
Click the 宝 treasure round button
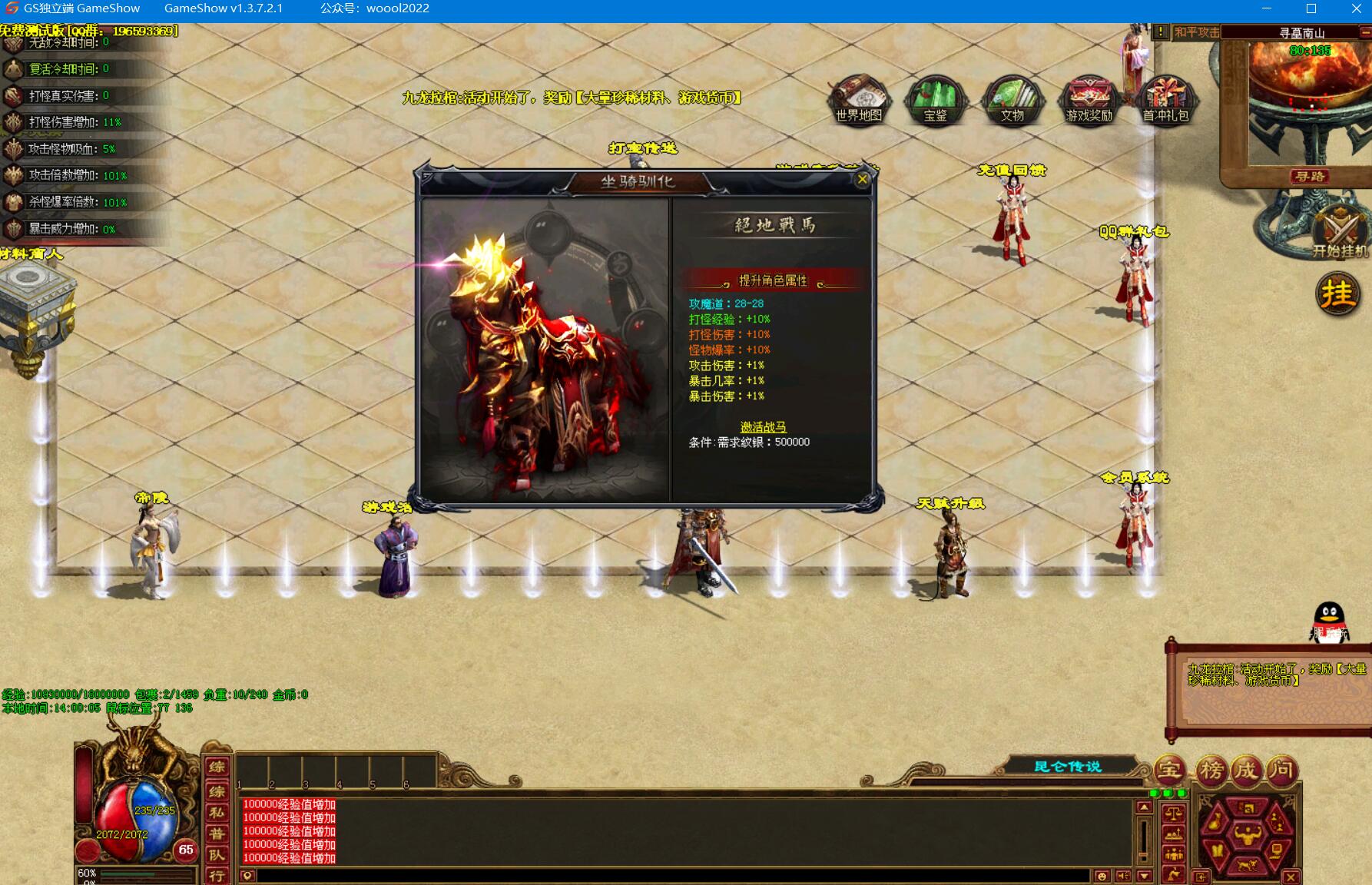1170,770
